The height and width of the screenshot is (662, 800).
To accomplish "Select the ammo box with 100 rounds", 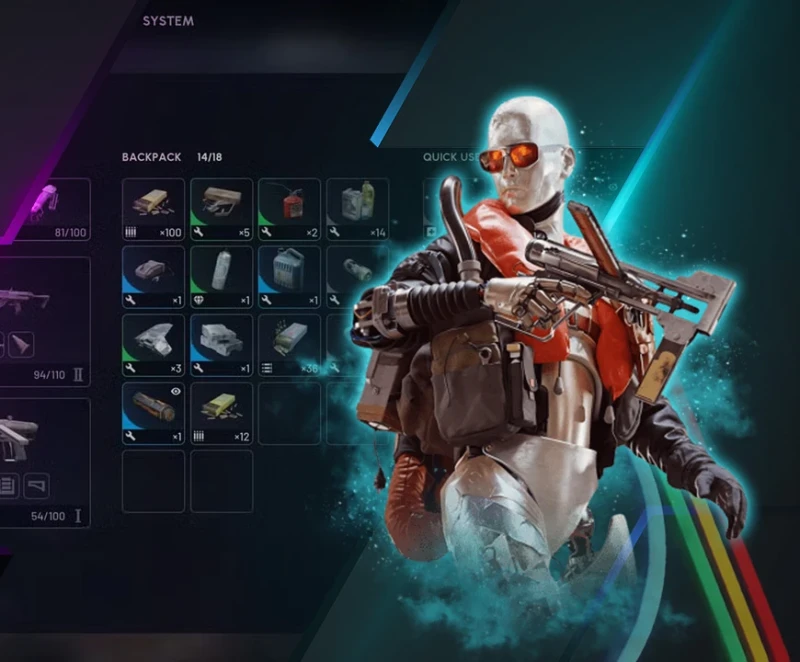I will click(153, 210).
